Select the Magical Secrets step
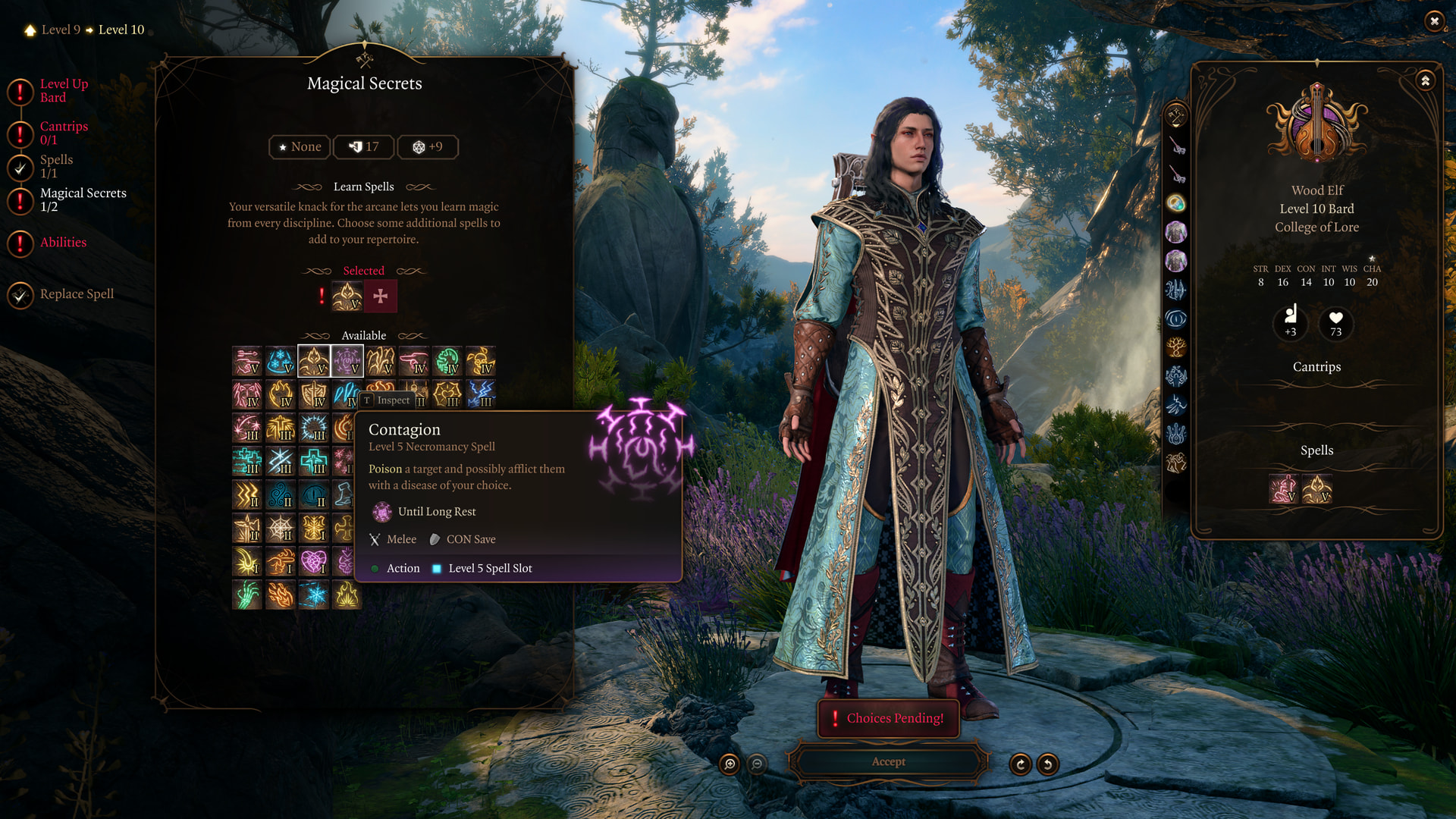 point(82,199)
